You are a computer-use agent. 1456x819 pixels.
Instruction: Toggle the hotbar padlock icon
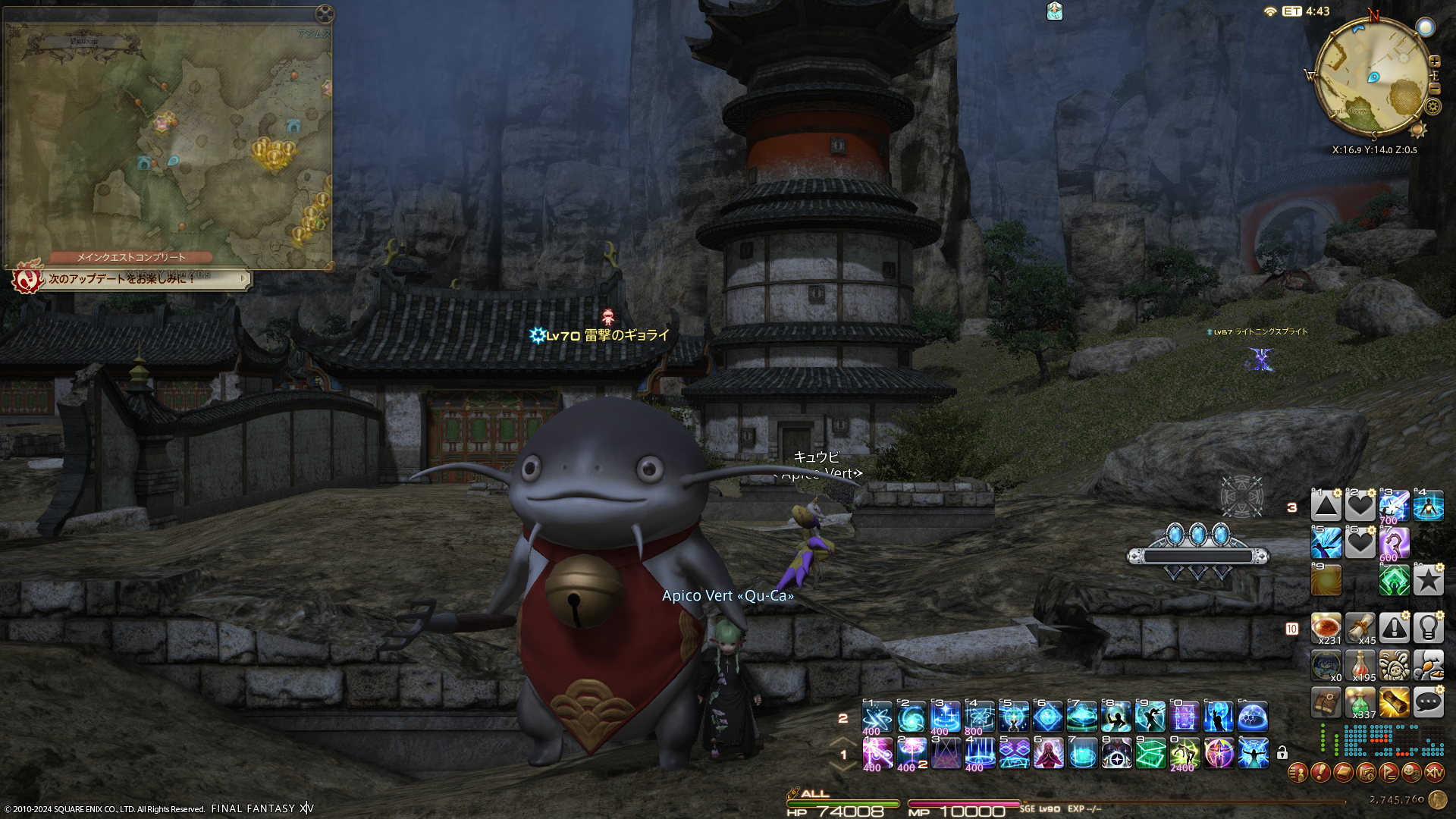point(1282,753)
